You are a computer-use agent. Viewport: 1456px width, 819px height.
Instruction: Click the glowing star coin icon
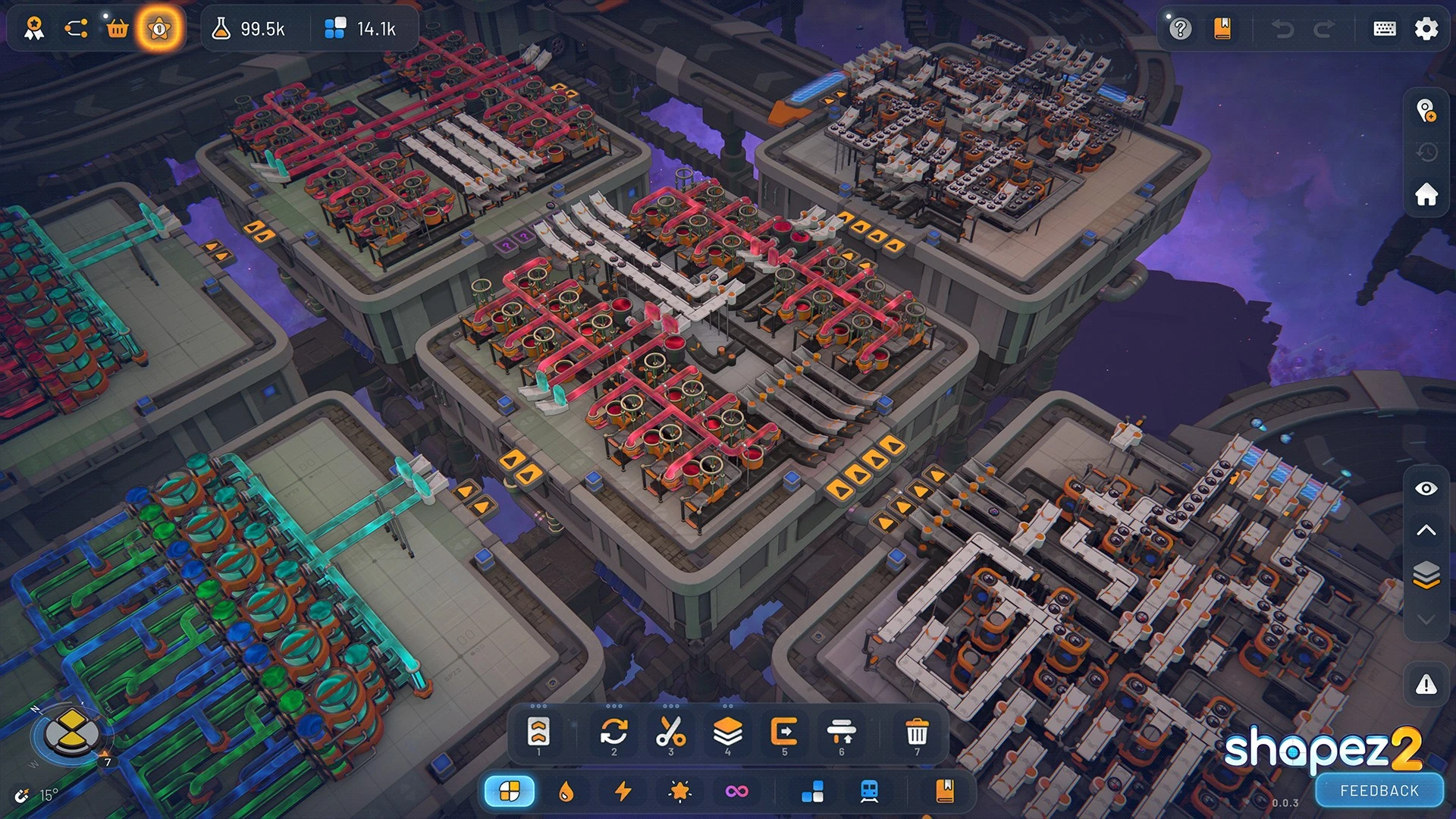pyautogui.click(x=159, y=29)
